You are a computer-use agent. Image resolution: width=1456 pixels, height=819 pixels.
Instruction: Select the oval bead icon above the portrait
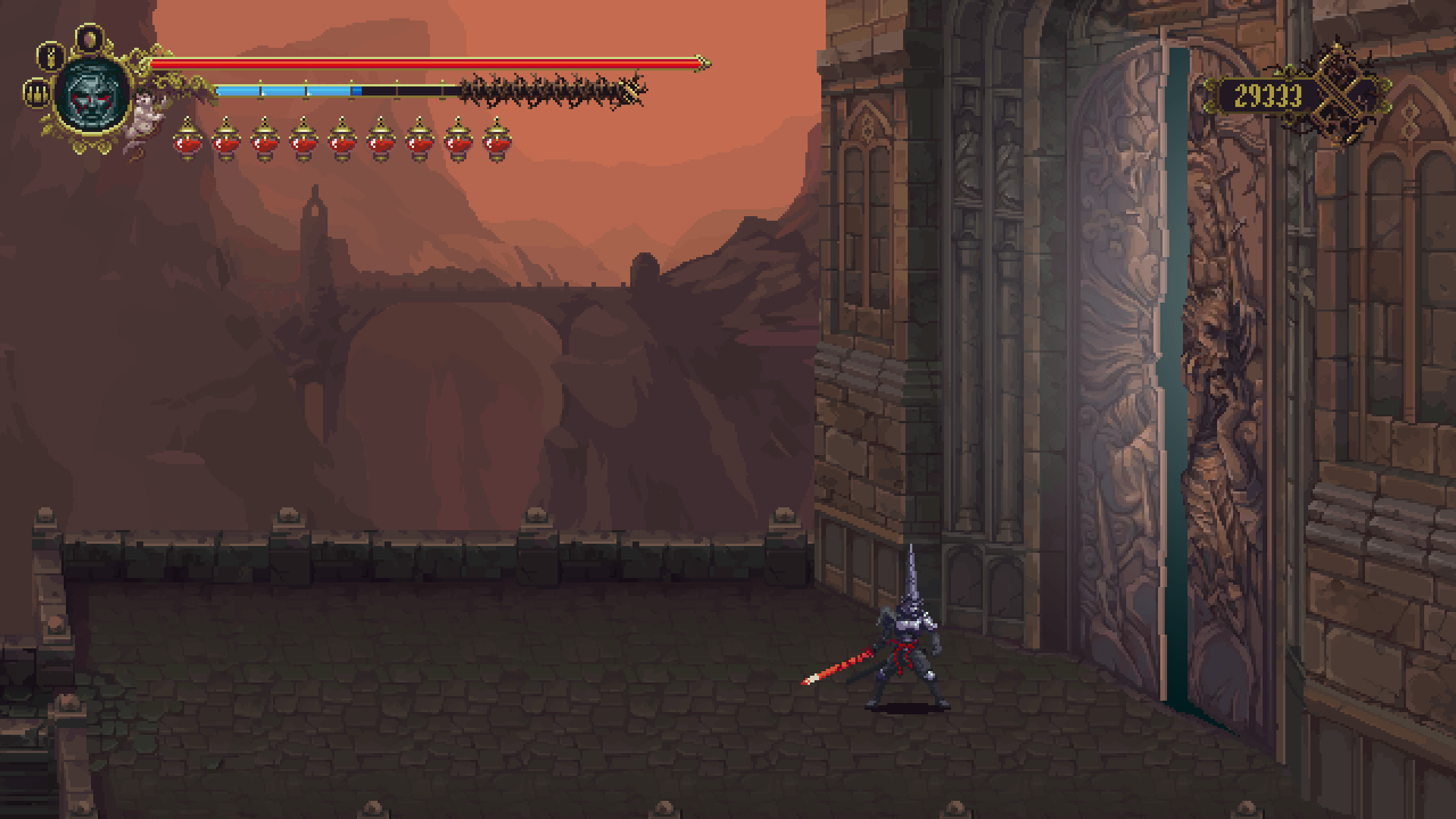click(x=90, y=37)
